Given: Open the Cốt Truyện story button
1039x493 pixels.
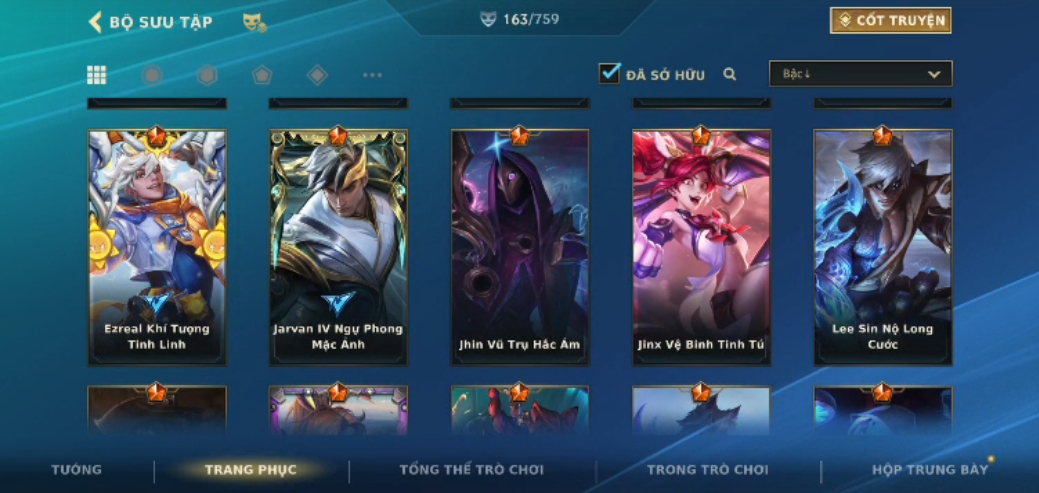Looking at the screenshot, I should [890, 21].
